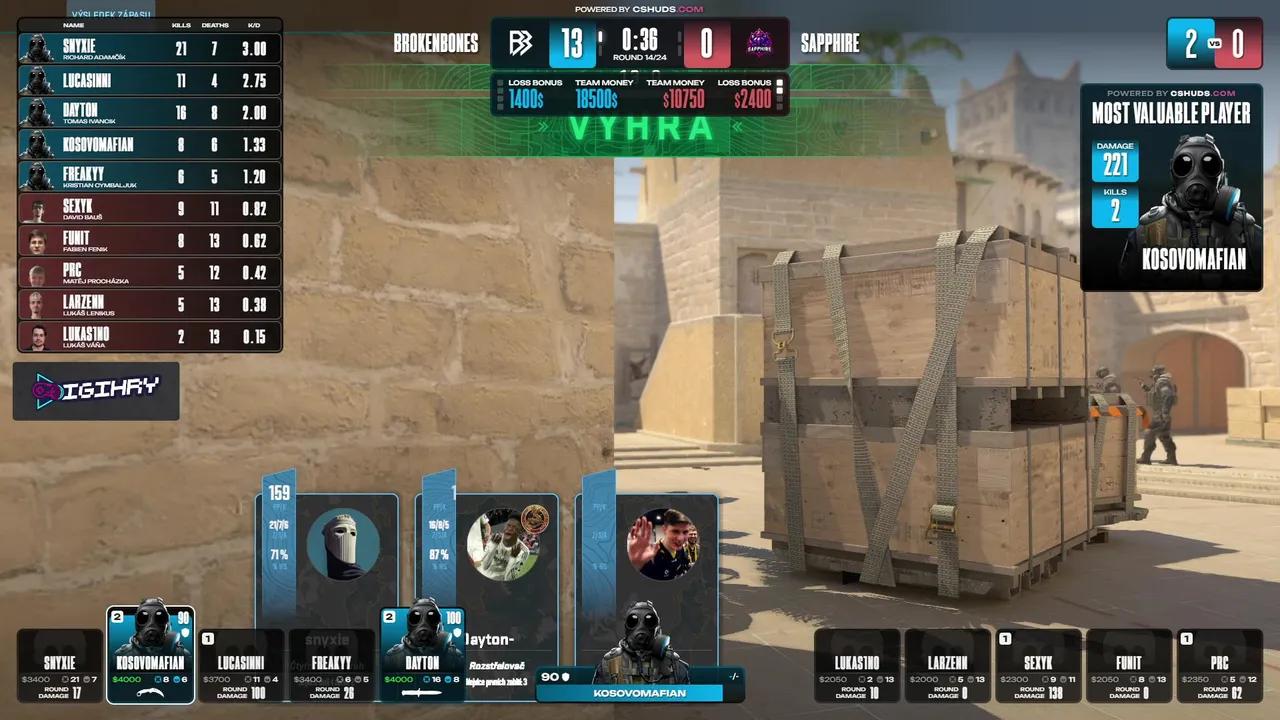
Task: Choose Dayton's row in the scoreboard list
Action: tap(150, 113)
